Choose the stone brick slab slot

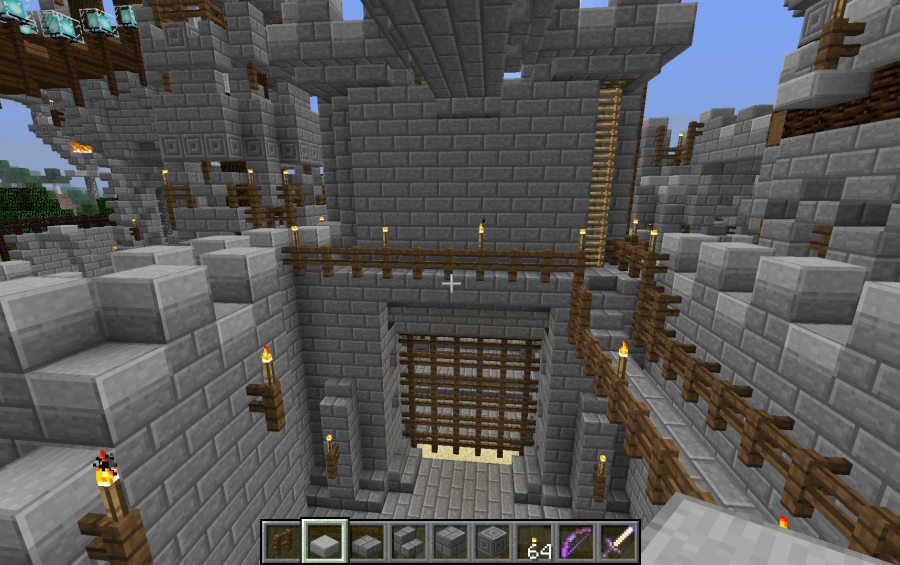[367, 541]
